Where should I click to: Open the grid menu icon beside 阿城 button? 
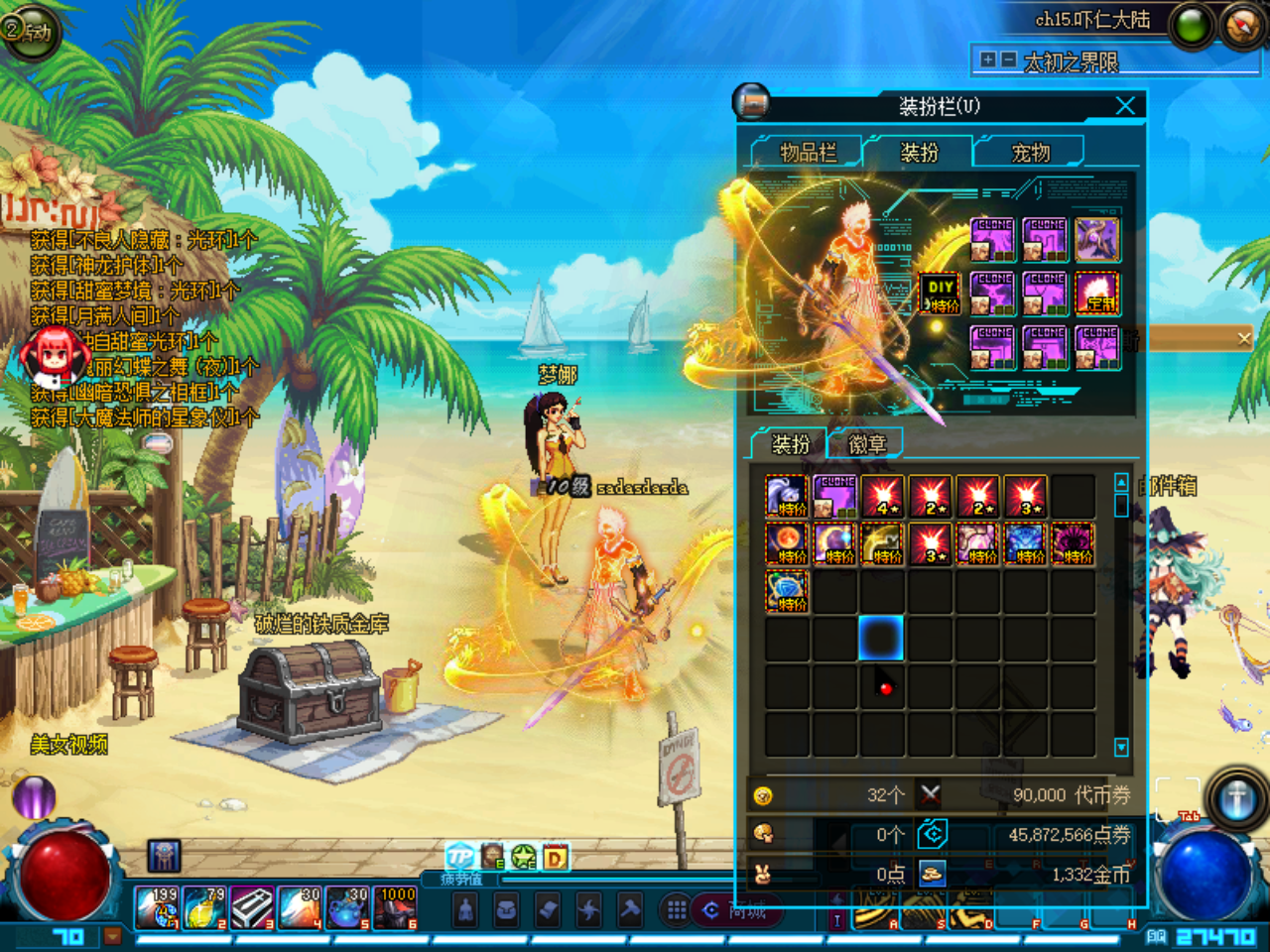click(675, 909)
